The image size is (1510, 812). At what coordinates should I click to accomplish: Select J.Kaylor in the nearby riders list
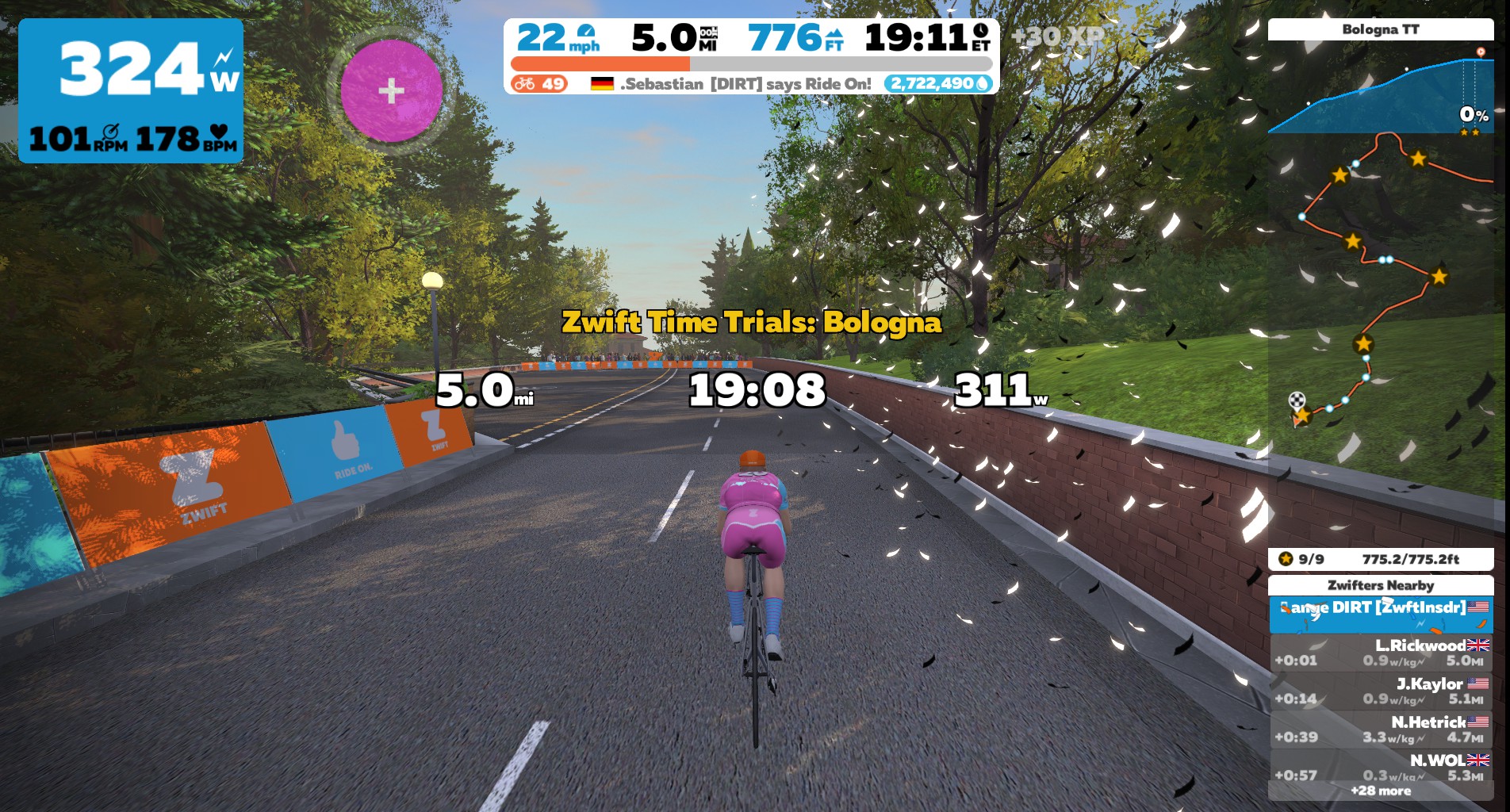1380,691
